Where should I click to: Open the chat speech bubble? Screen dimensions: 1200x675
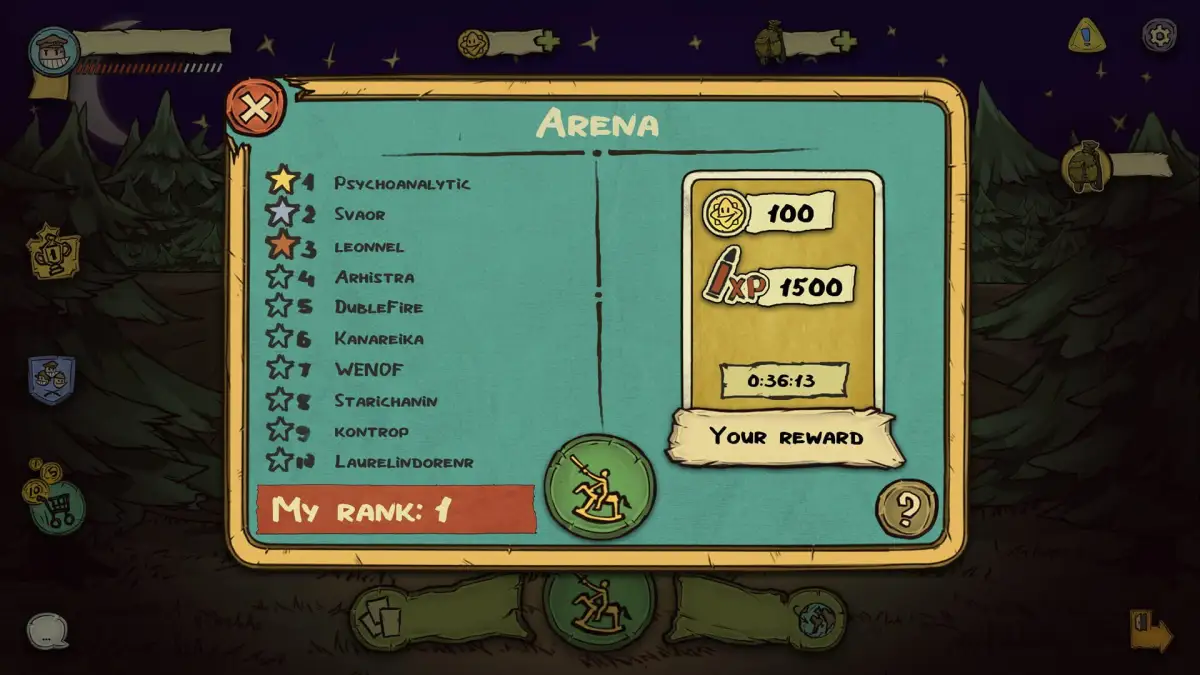coord(47,631)
